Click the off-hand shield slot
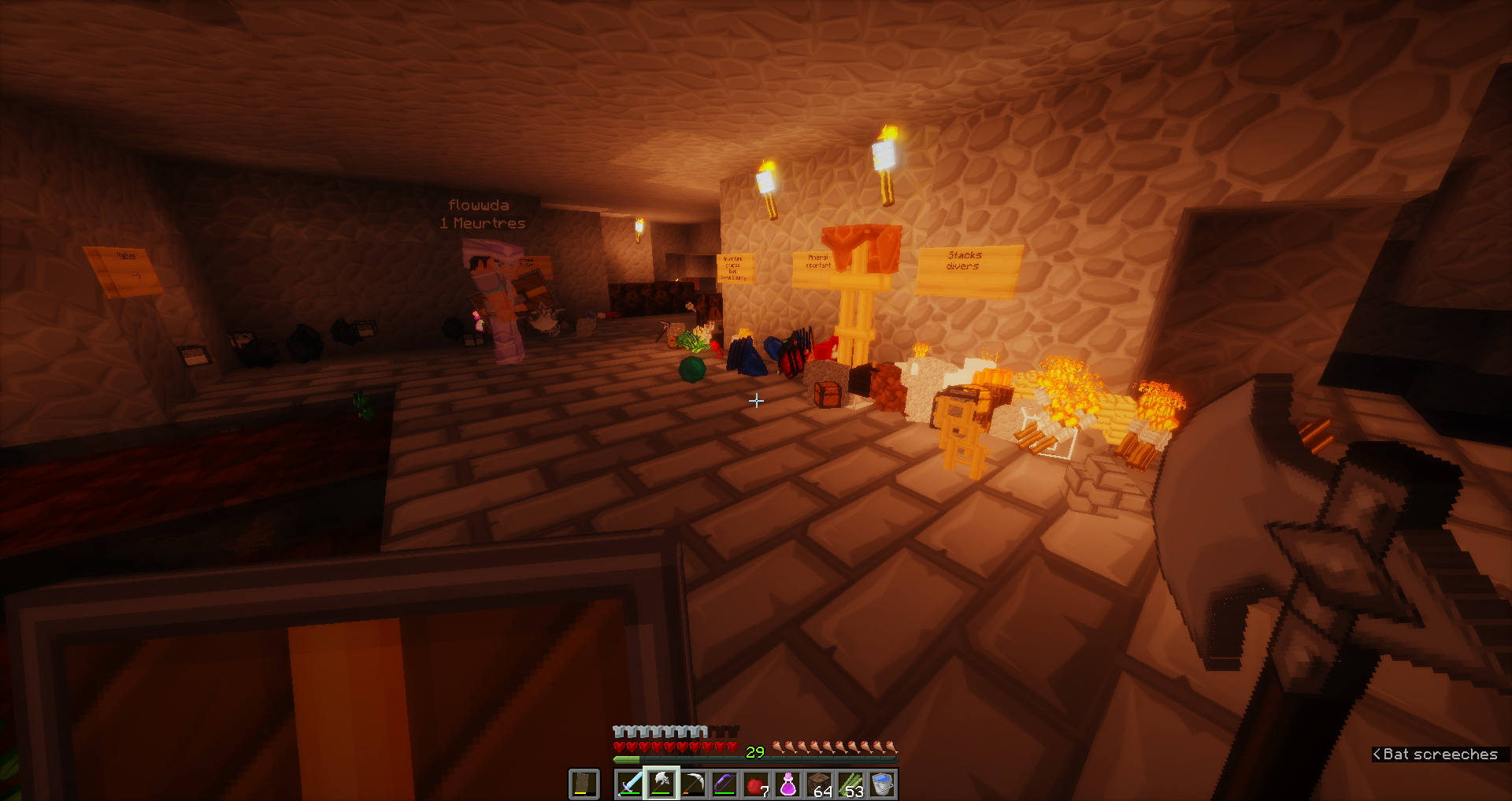The width and height of the screenshot is (1512, 801). (584, 784)
